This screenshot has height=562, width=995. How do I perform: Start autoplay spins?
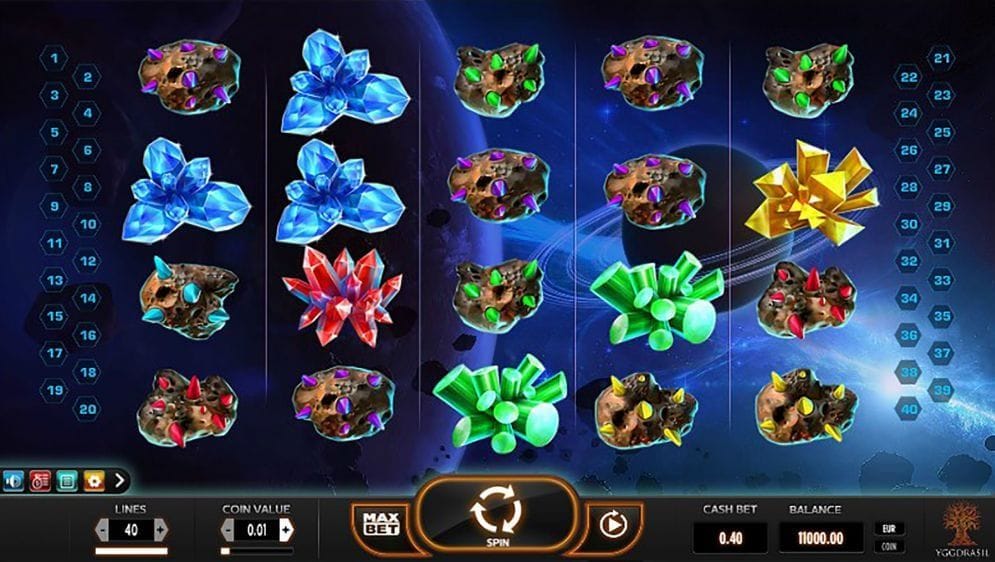(610, 522)
